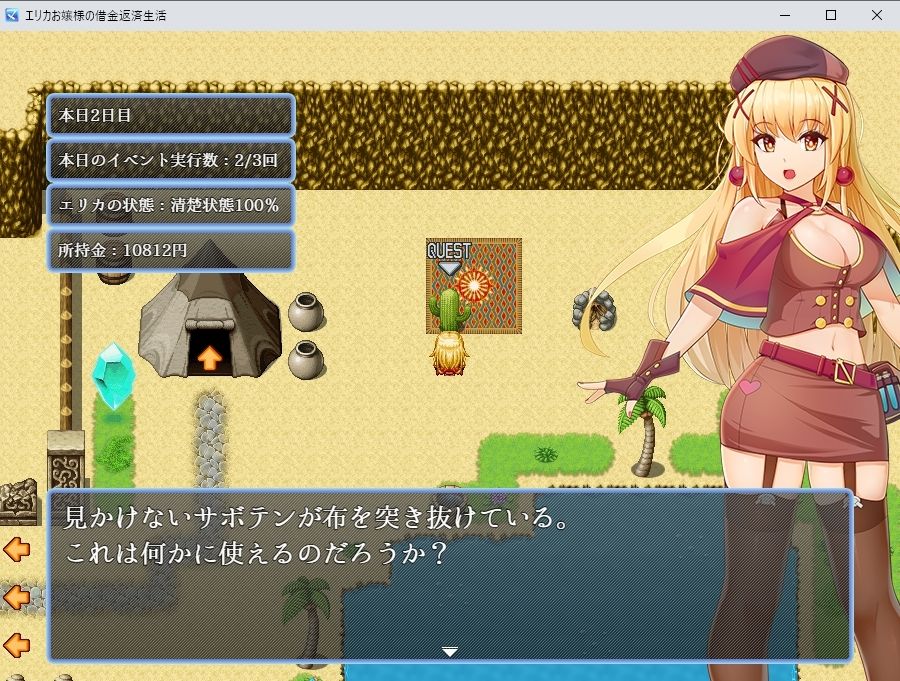This screenshot has height=681, width=900.
Task: Advance dialogue with the white continue arrow
Action: (450, 652)
